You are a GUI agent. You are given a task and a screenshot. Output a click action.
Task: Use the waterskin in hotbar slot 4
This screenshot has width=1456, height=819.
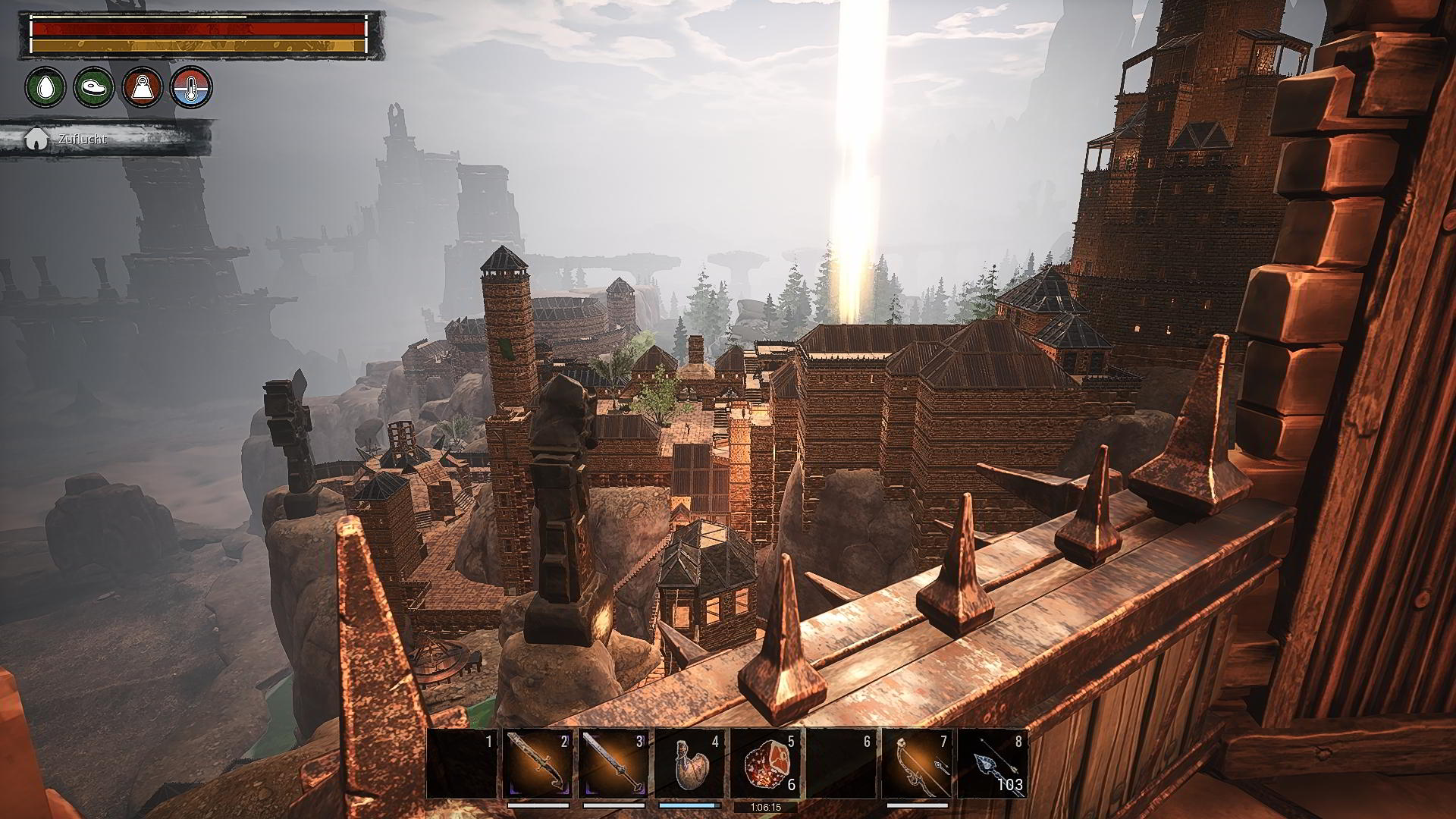(x=689, y=764)
